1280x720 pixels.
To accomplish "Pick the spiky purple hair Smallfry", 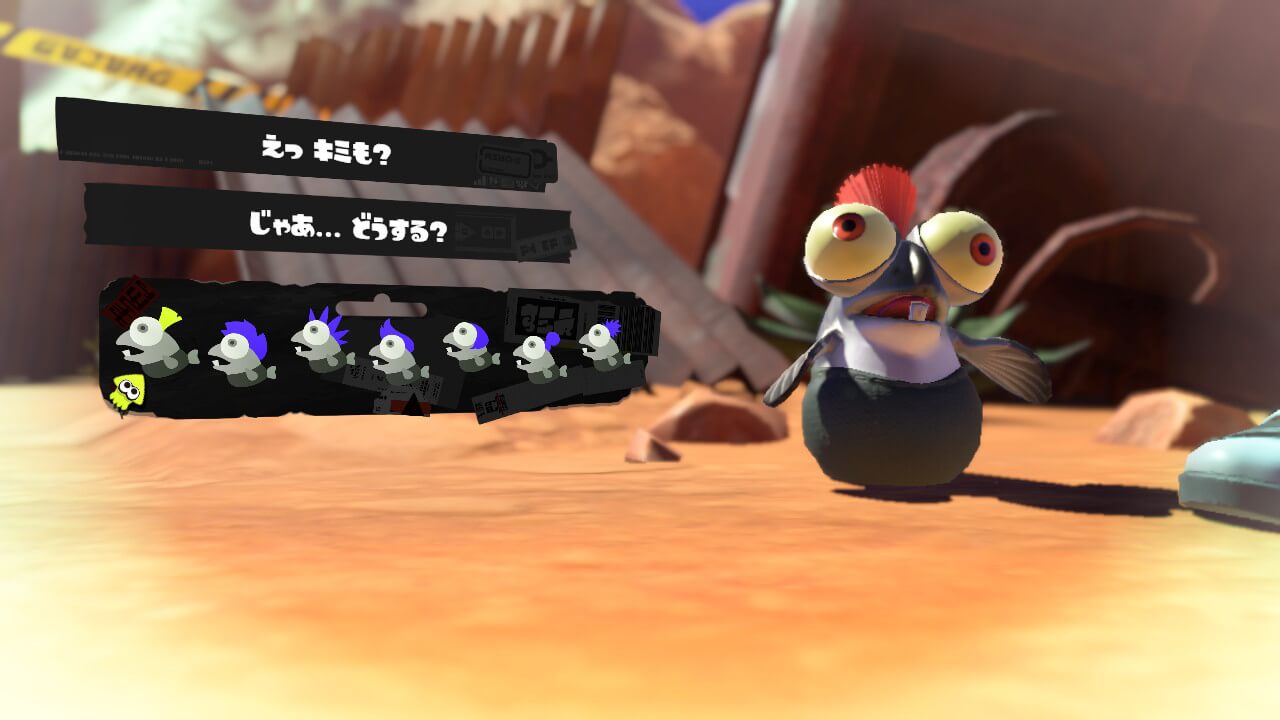I will click(x=322, y=342).
